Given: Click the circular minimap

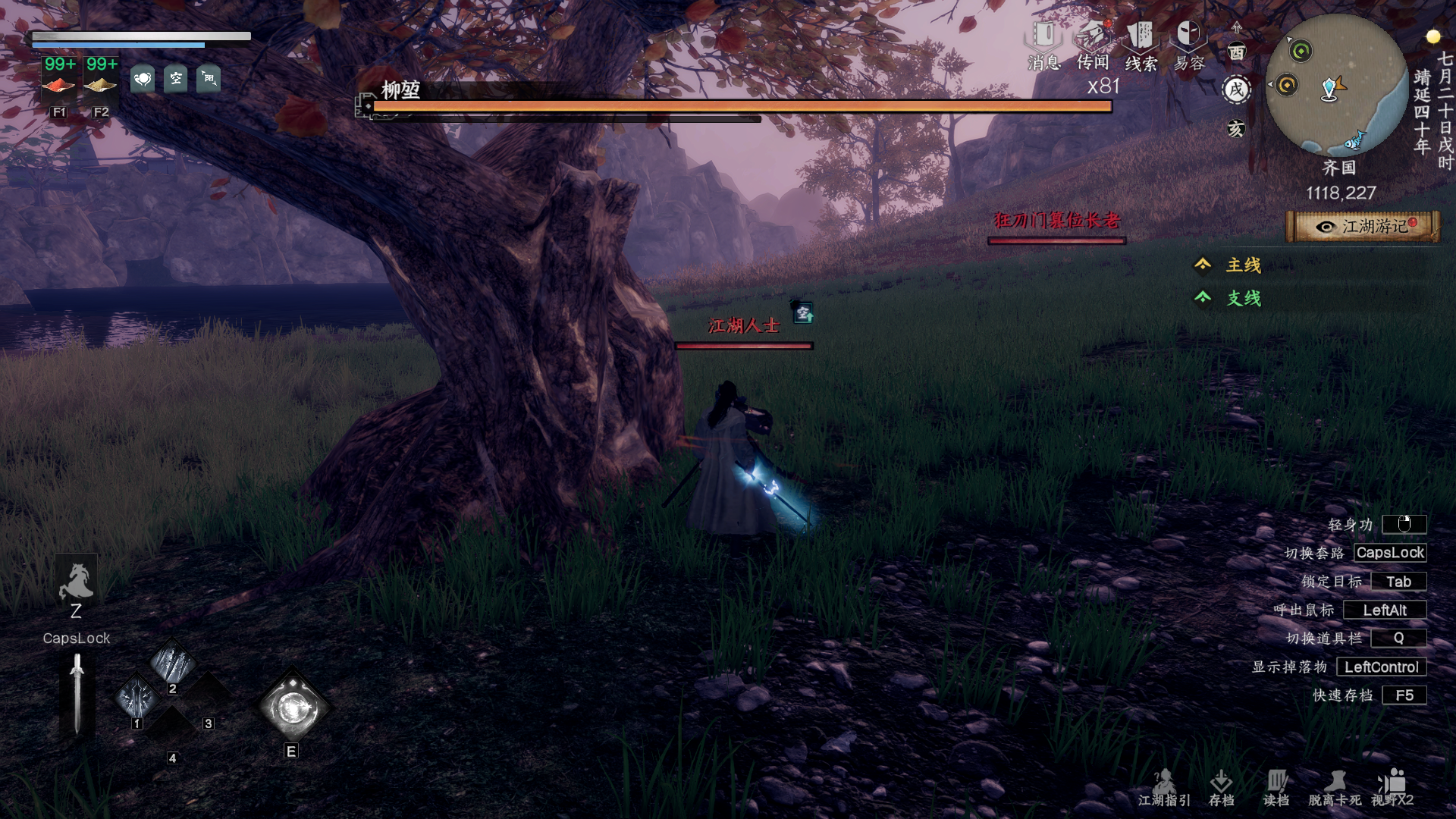Looking at the screenshot, I should click(1337, 85).
